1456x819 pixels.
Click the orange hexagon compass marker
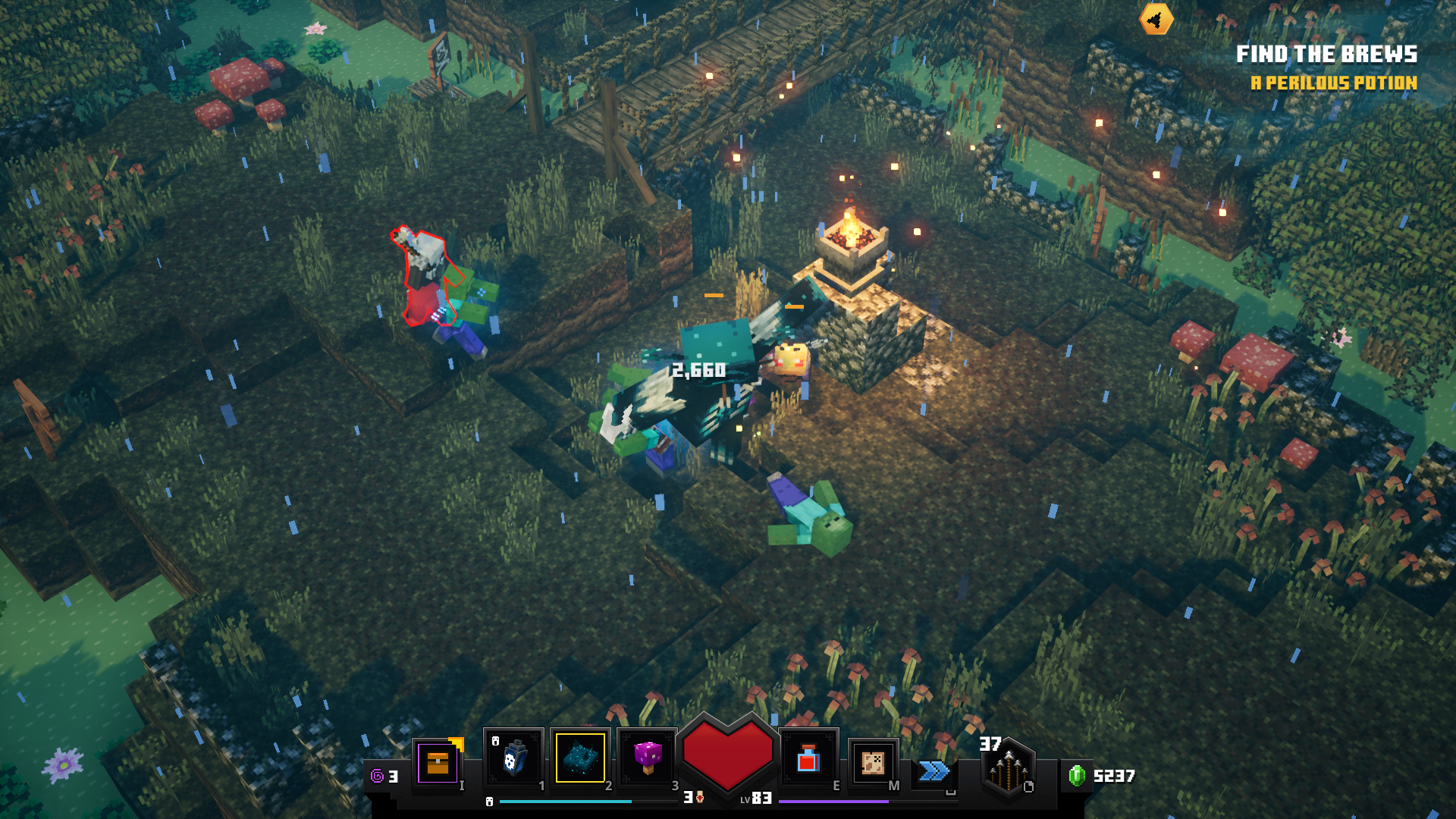click(x=1156, y=20)
